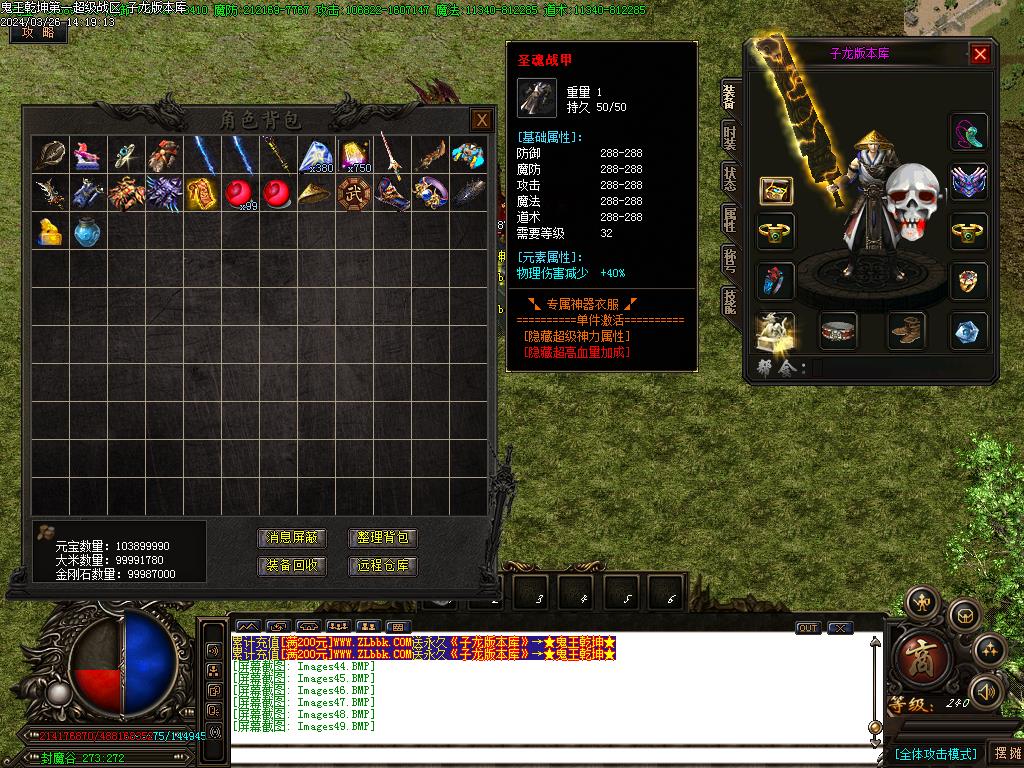The width and height of the screenshot is (1024, 768).
Task: Select the blue vase in the backpack
Action: (x=86, y=231)
